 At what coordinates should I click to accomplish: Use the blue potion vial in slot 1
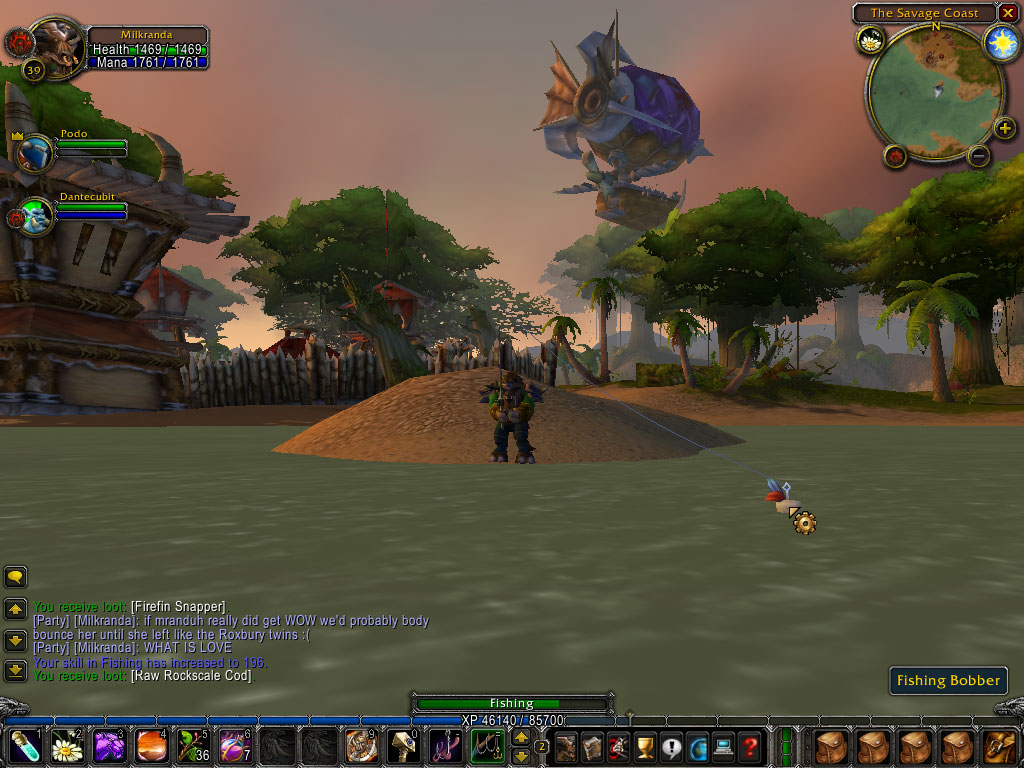(x=24, y=746)
